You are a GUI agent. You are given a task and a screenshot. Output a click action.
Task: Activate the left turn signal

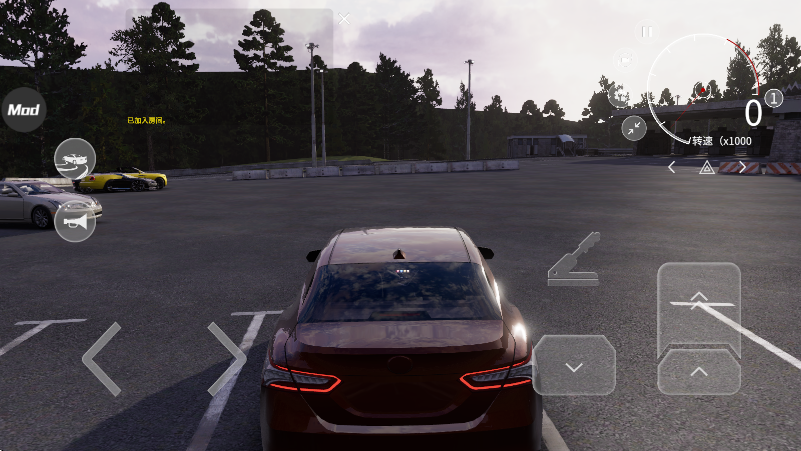(x=672, y=168)
